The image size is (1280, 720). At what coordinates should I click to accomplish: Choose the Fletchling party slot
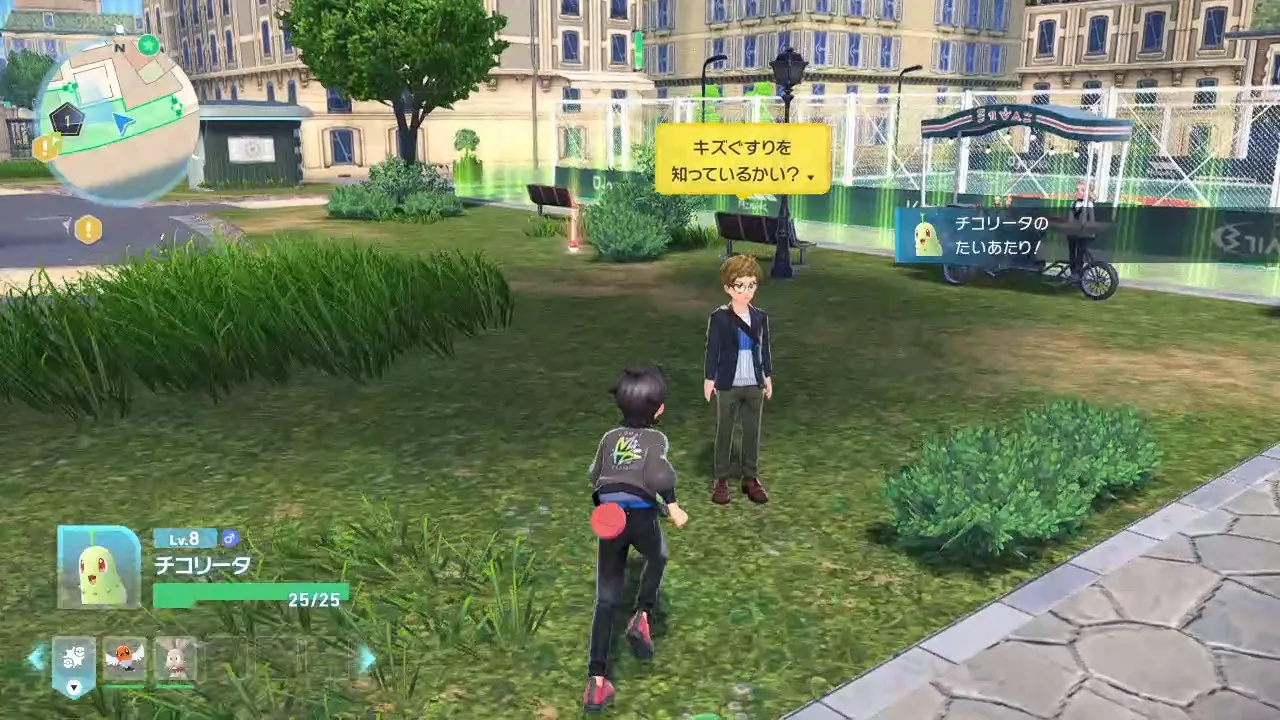pyautogui.click(x=125, y=659)
